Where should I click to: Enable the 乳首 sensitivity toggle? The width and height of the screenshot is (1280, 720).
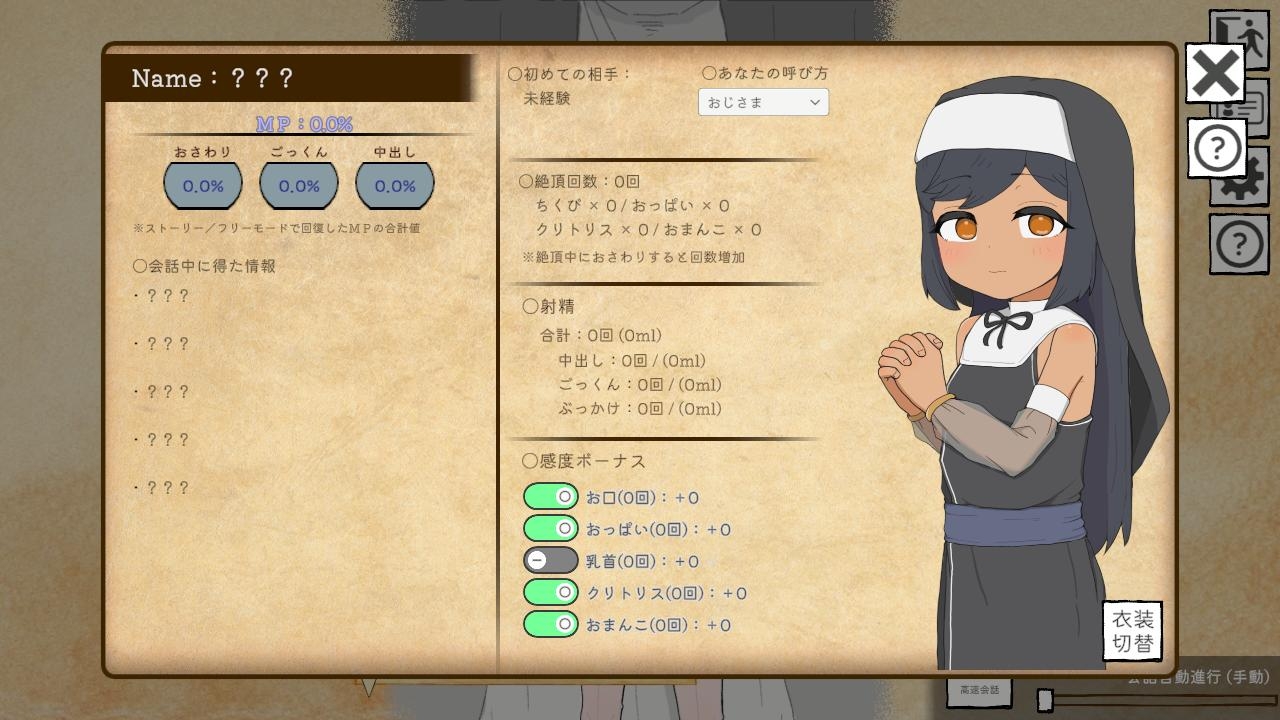(551, 560)
